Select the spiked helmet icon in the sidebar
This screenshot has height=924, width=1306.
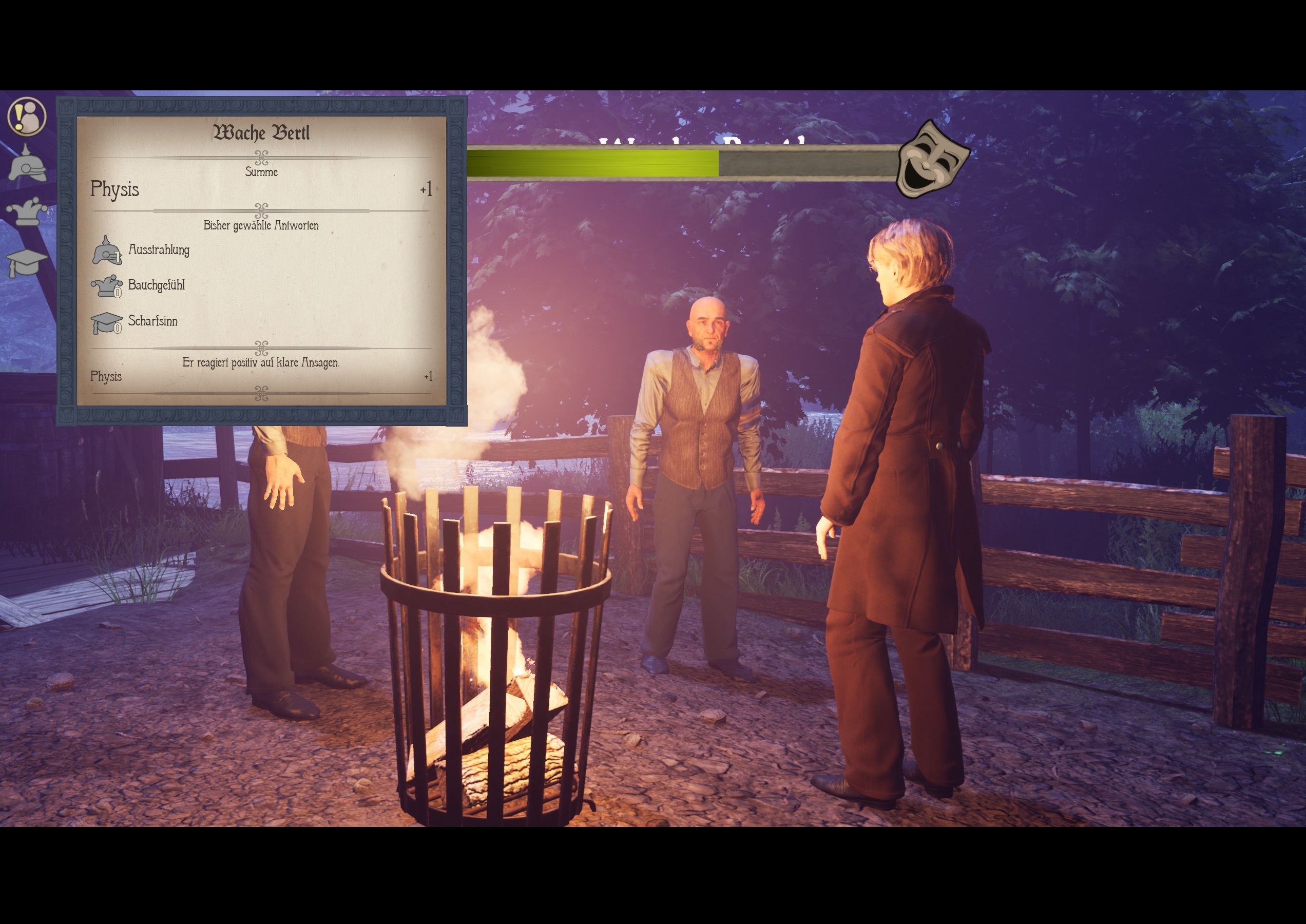click(27, 164)
